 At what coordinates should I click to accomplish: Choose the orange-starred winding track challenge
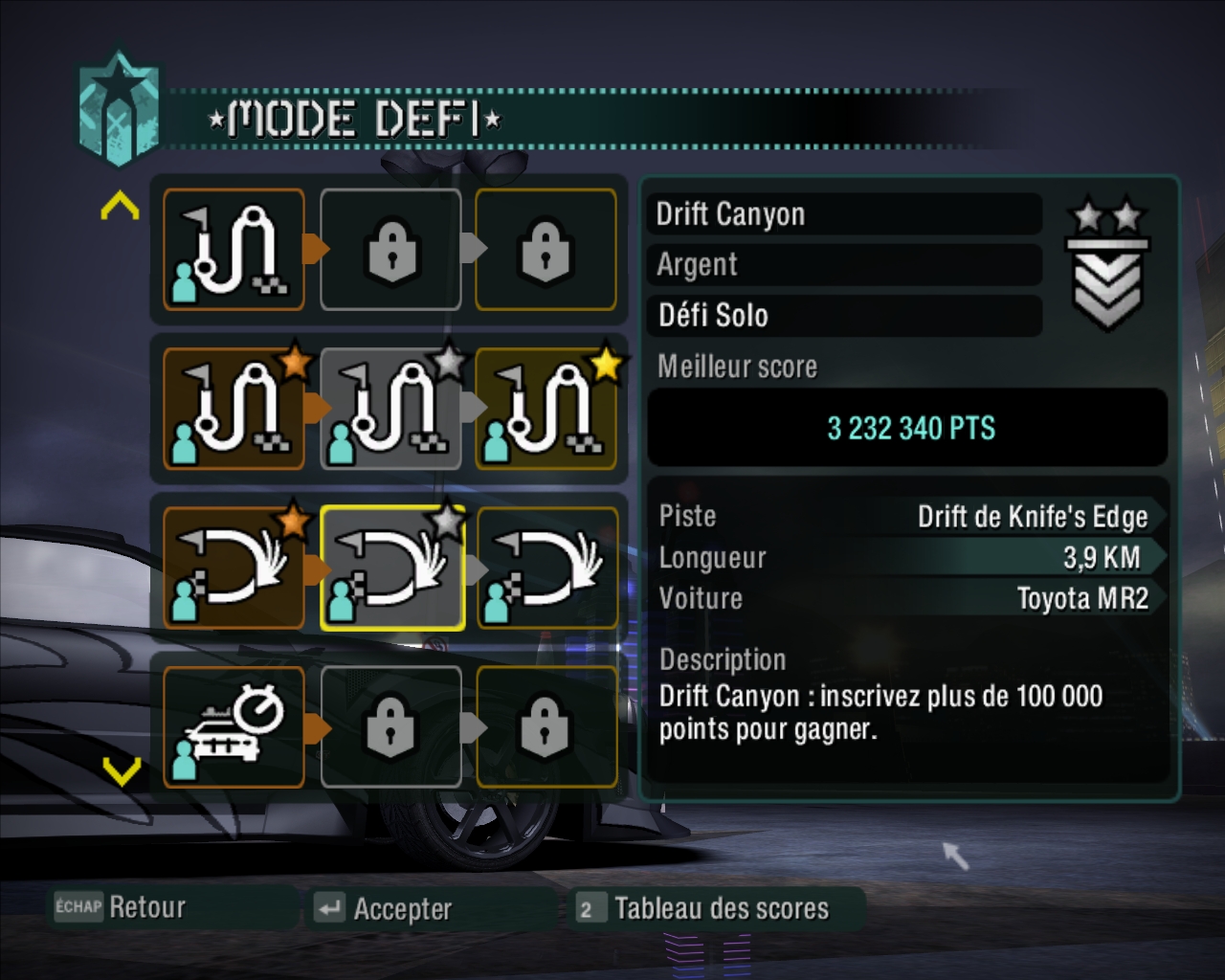(x=234, y=410)
